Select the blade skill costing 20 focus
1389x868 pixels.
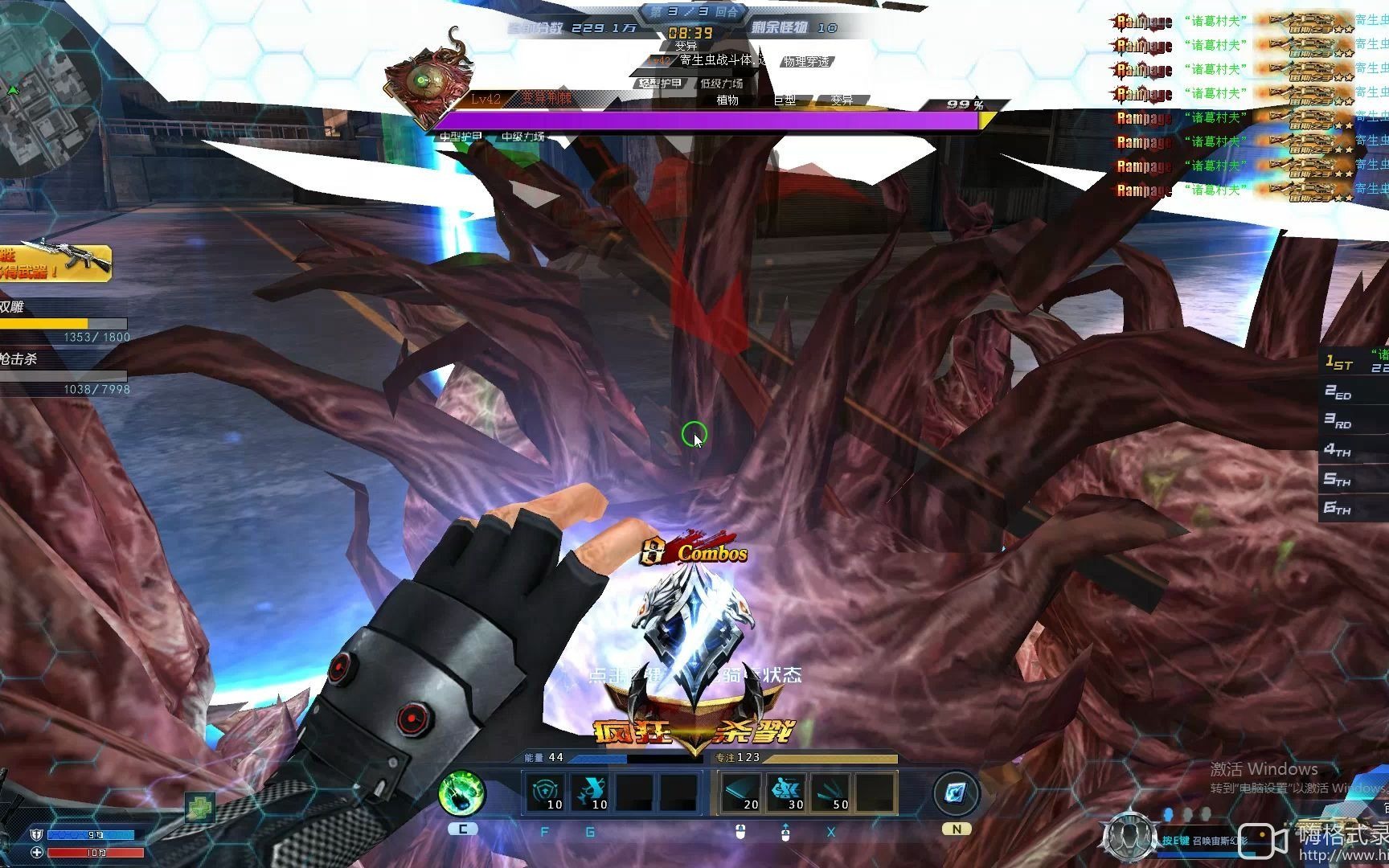point(741,792)
